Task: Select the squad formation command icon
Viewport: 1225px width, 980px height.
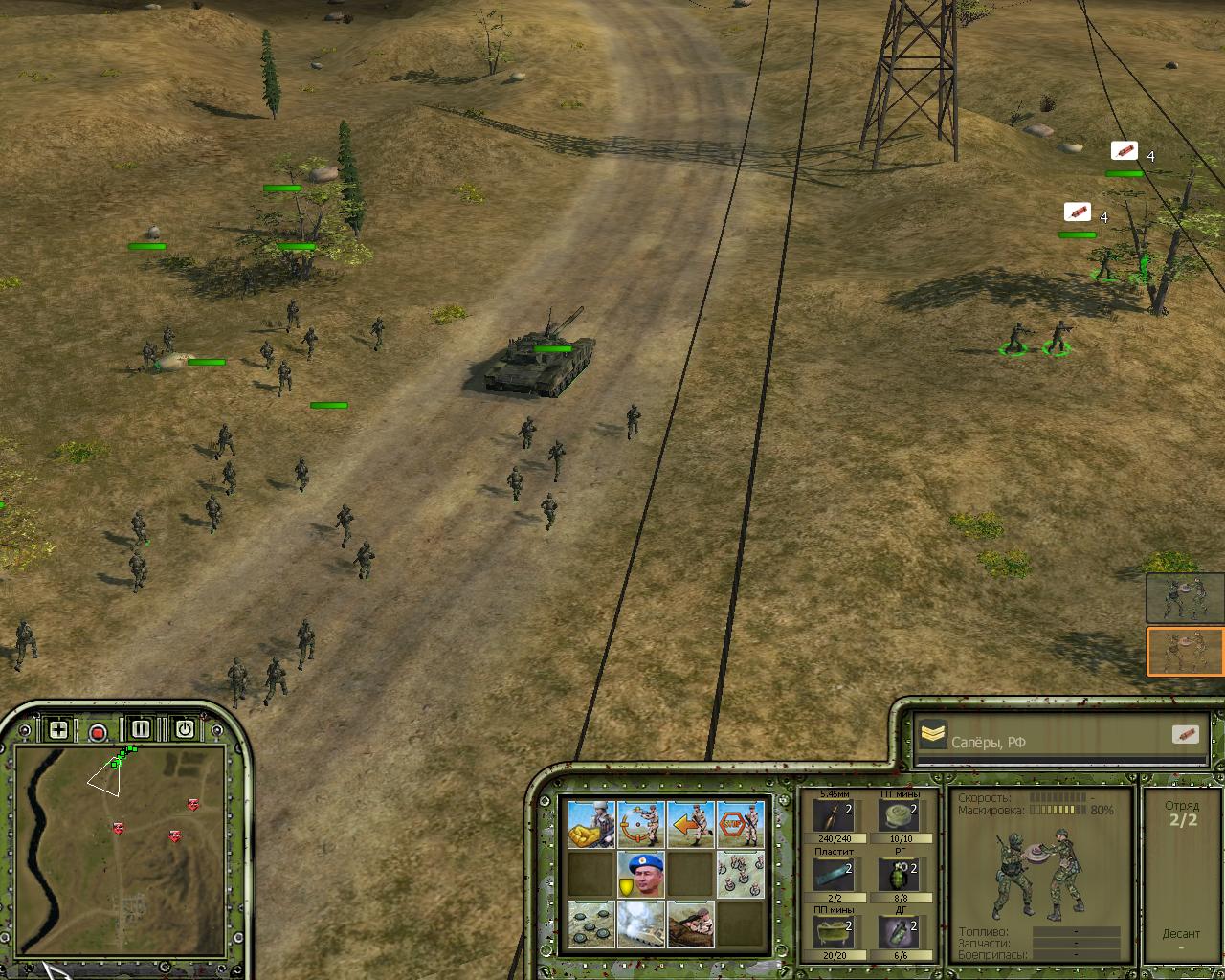Action: (x=740, y=875)
